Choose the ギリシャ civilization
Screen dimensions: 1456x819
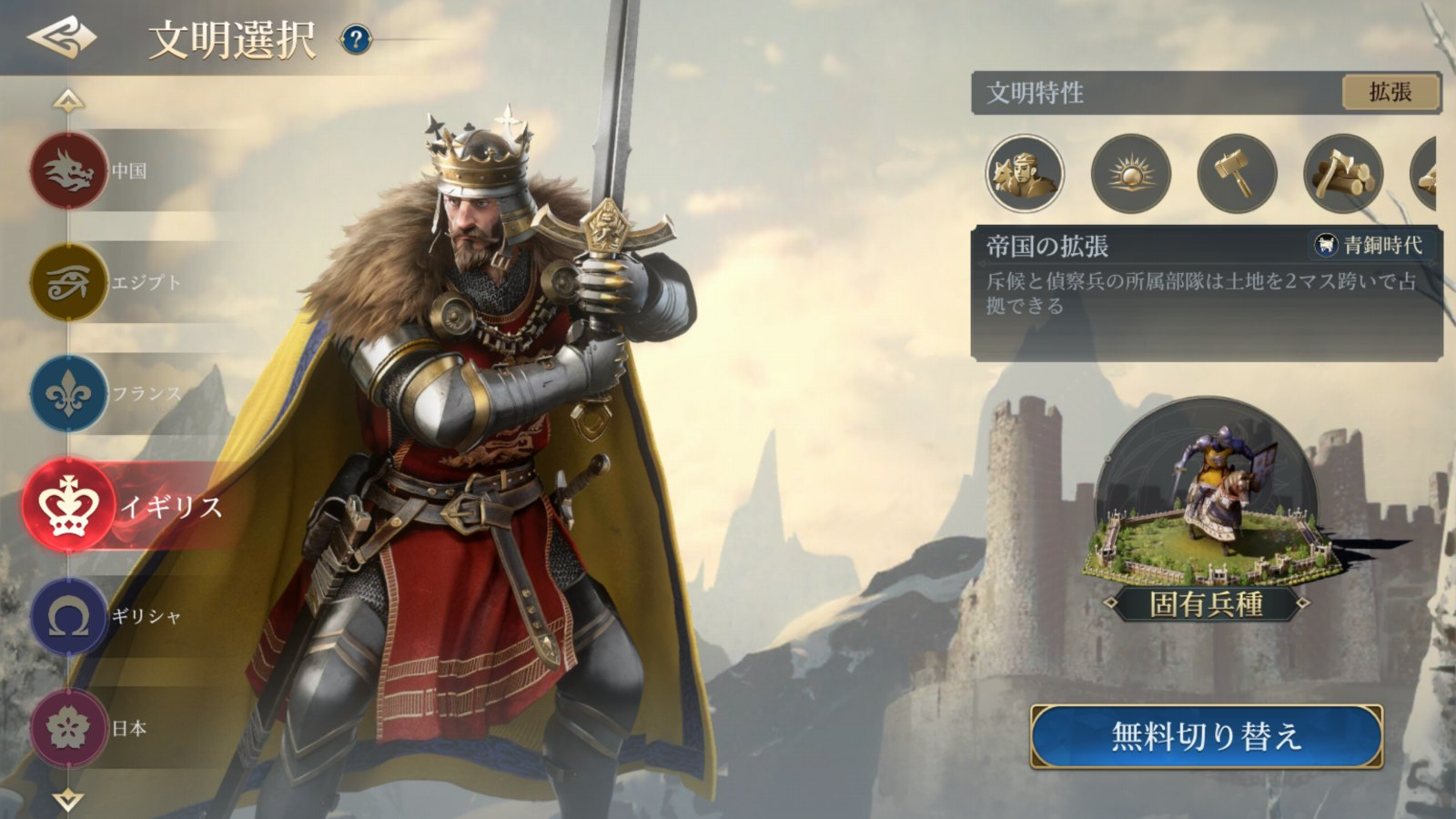coord(69,617)
